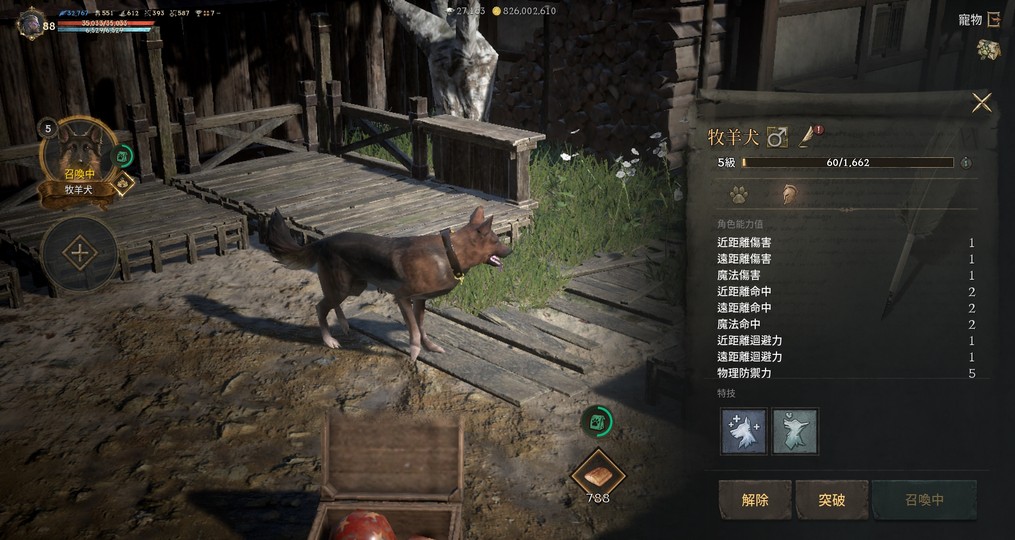The width and height of the screenshot is (1015, 540).
Task: Click the green pet food icon above feed
Action: [596, 421]
